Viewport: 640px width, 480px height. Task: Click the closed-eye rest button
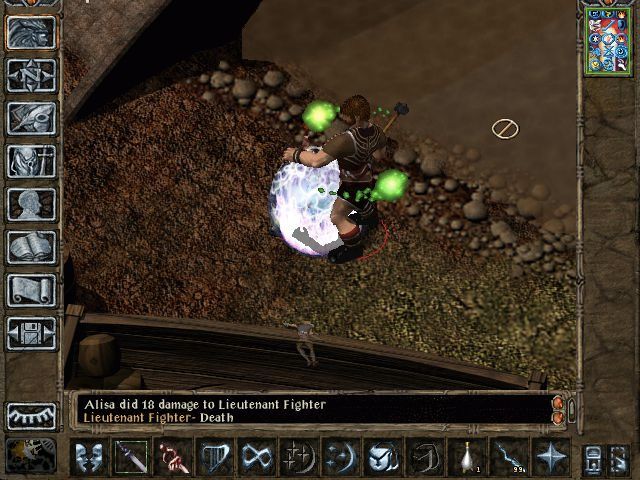(x=32, y=415)
